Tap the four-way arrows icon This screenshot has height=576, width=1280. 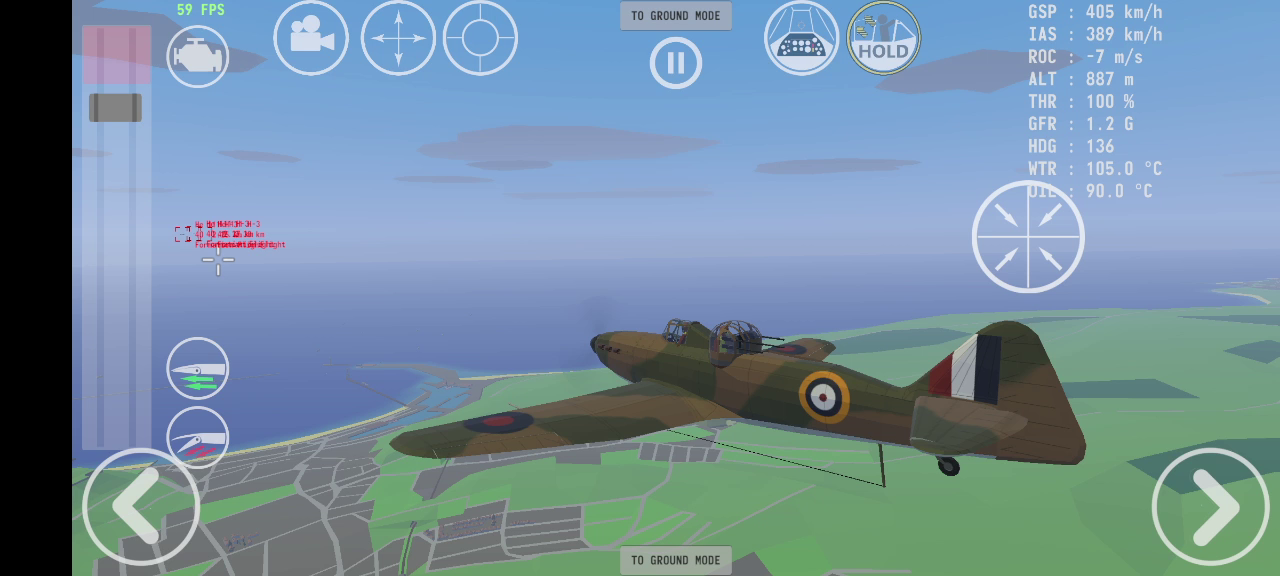coord(398,38)
